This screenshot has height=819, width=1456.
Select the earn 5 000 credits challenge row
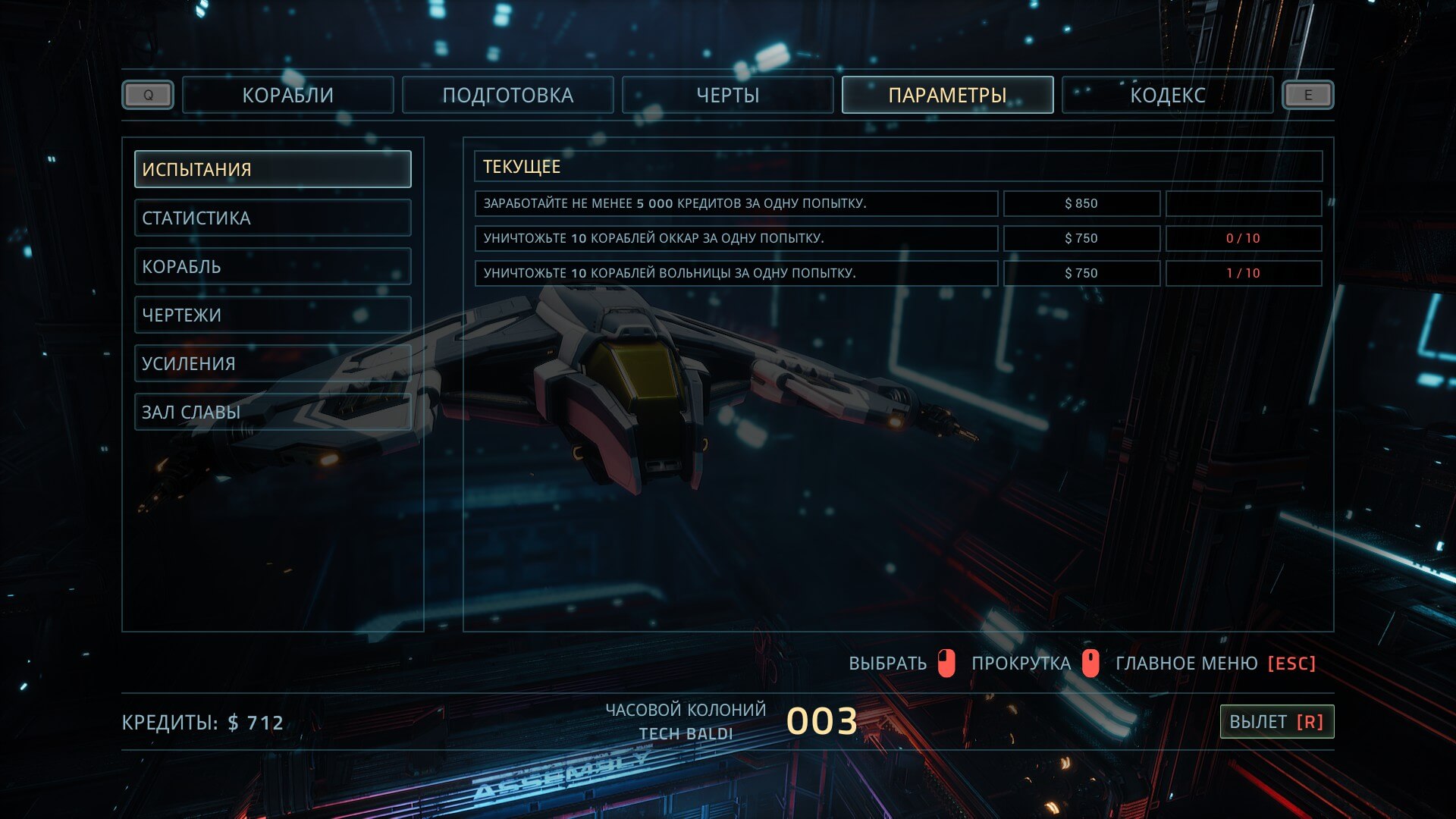coord(736,203)
